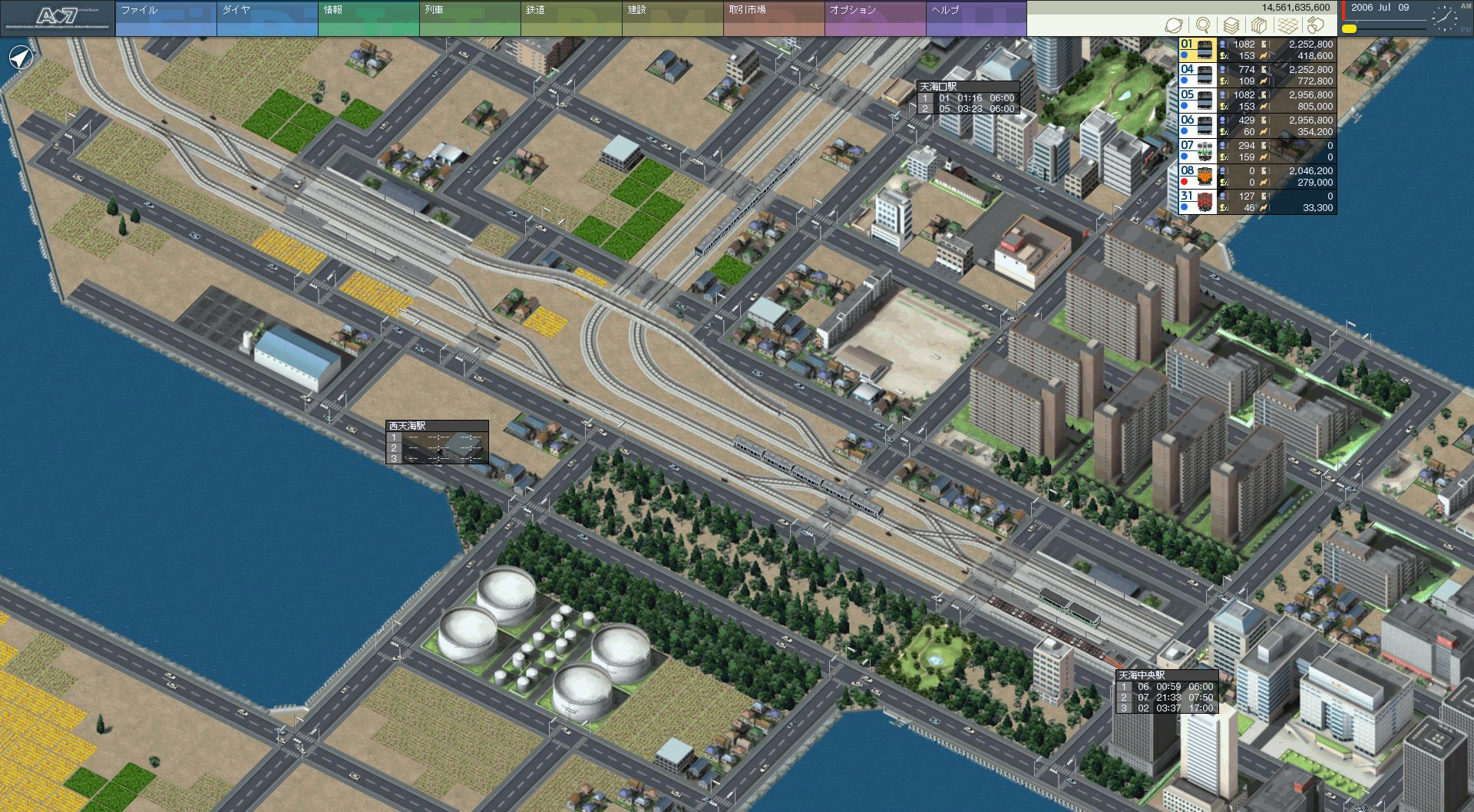Select train 07 with green stripes
Image resolution: width=1474 pixels, height=812 pixels.
click(x=1197, y=151)
